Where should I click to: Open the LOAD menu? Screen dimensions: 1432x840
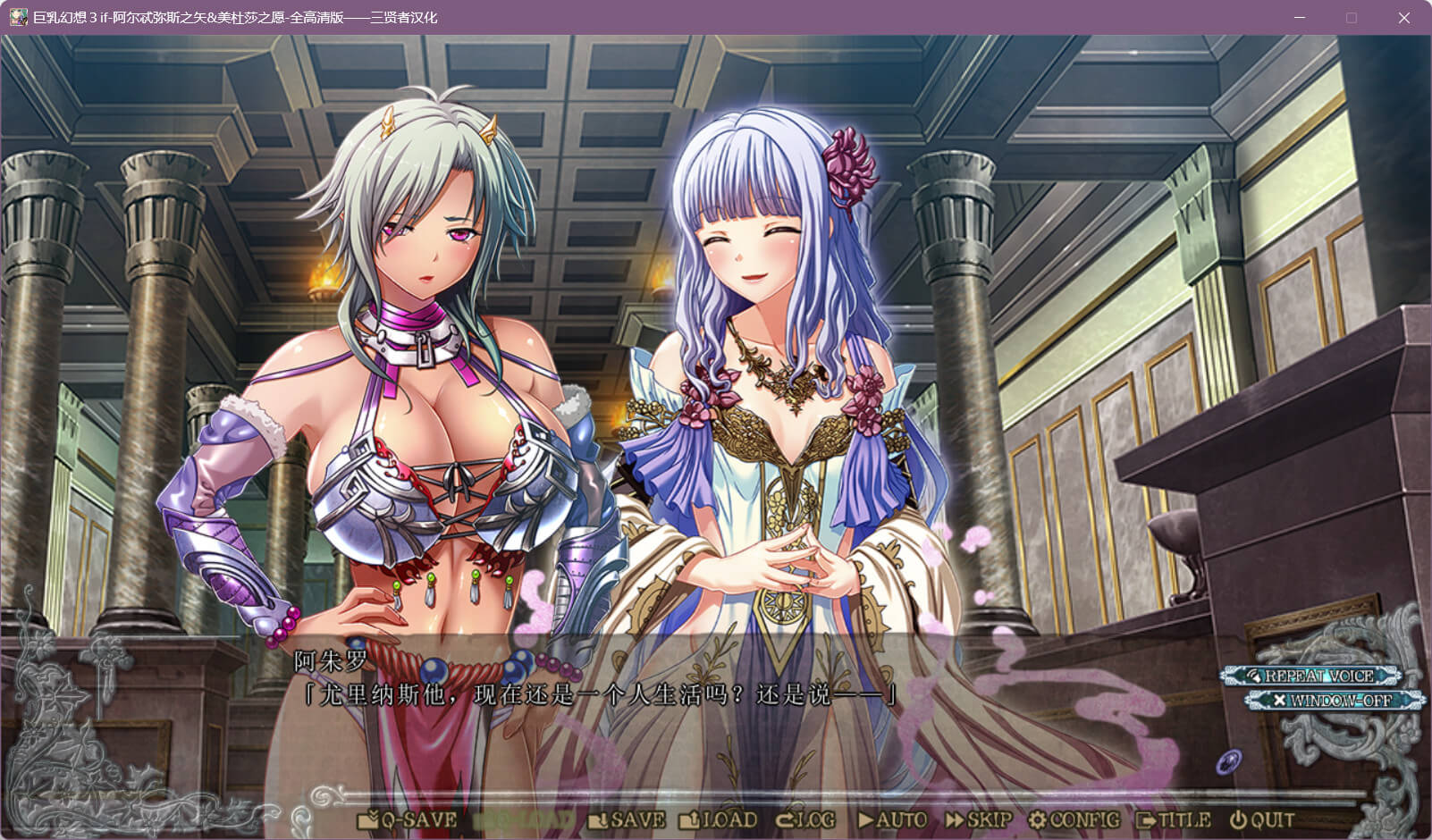coord(719,819)
